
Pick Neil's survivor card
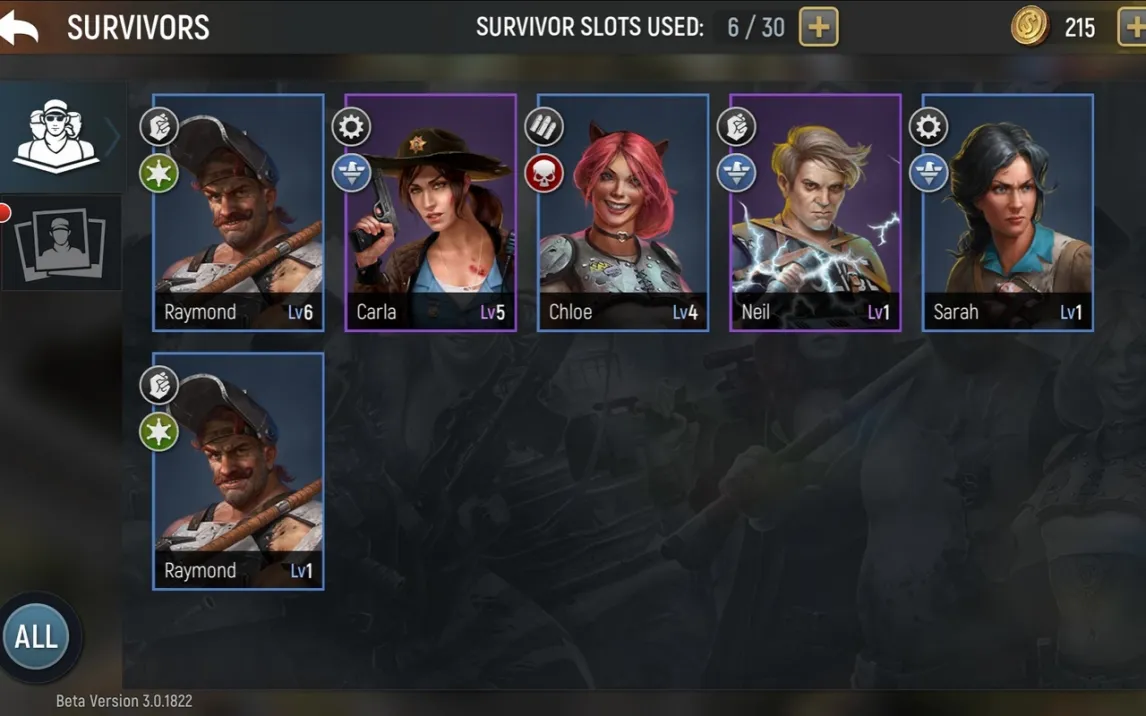click(815, 213)
